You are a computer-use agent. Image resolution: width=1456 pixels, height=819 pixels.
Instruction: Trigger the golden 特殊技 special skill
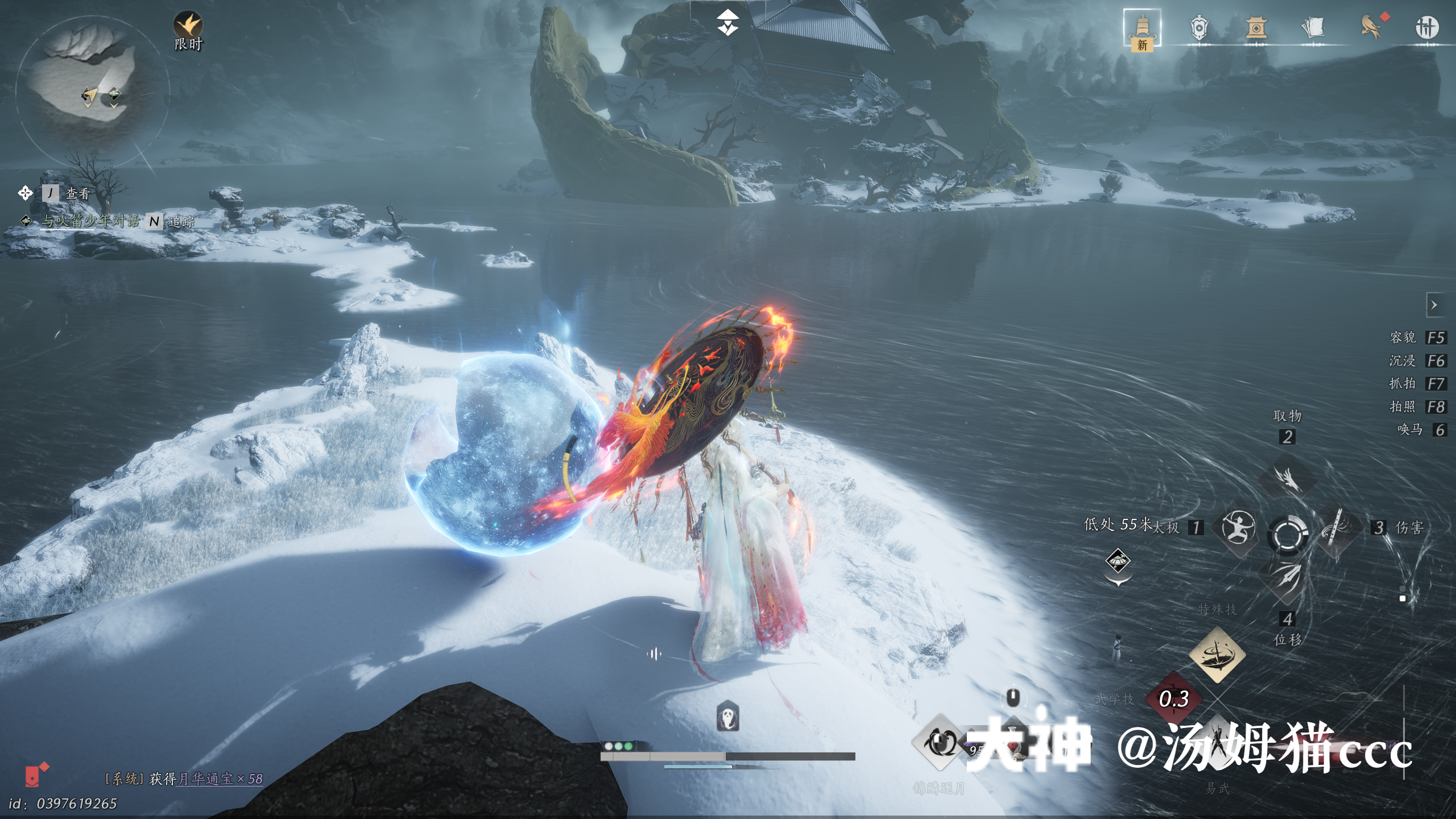(1217, 655)
